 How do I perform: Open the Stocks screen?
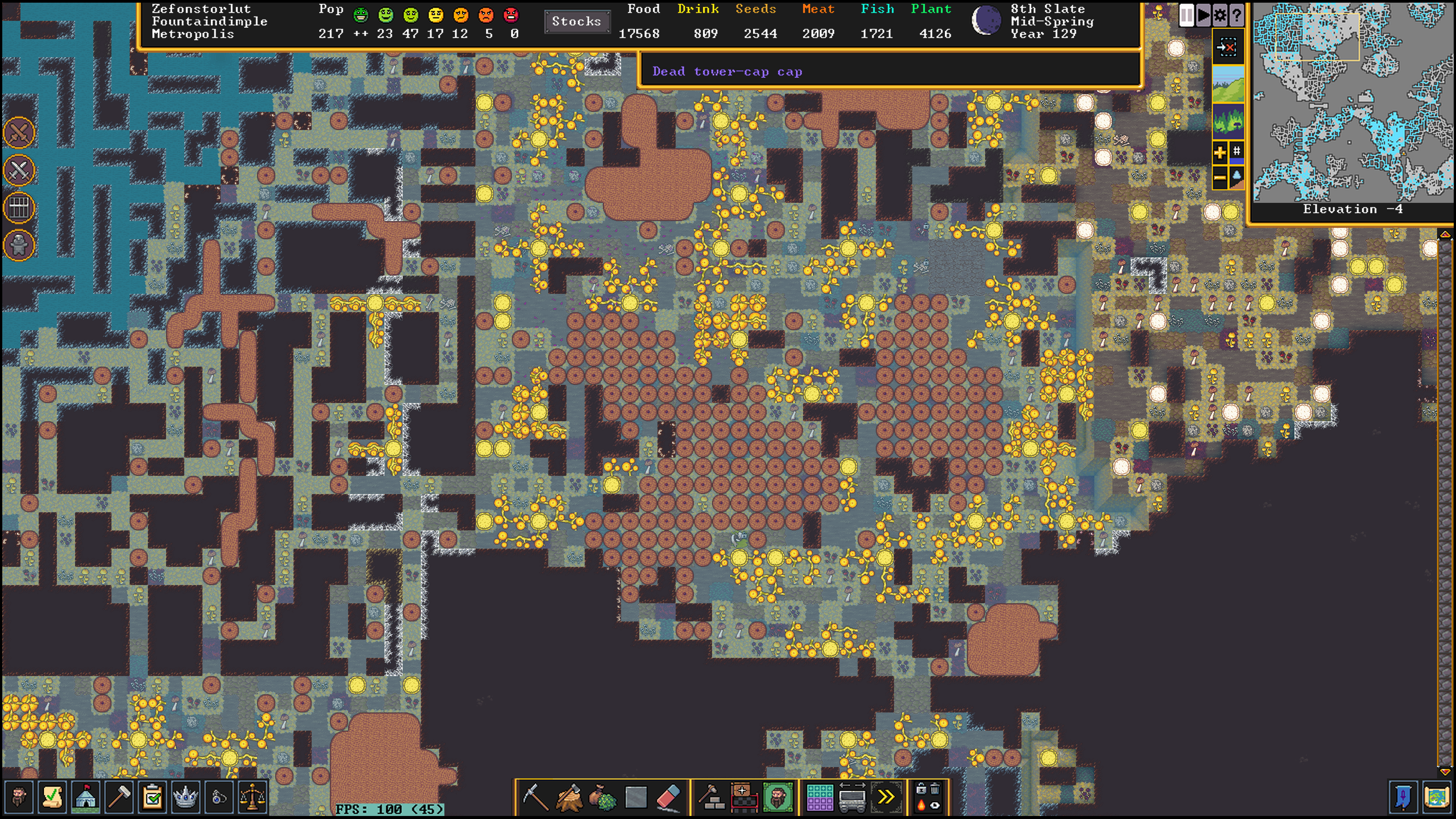tap(576, 22)
